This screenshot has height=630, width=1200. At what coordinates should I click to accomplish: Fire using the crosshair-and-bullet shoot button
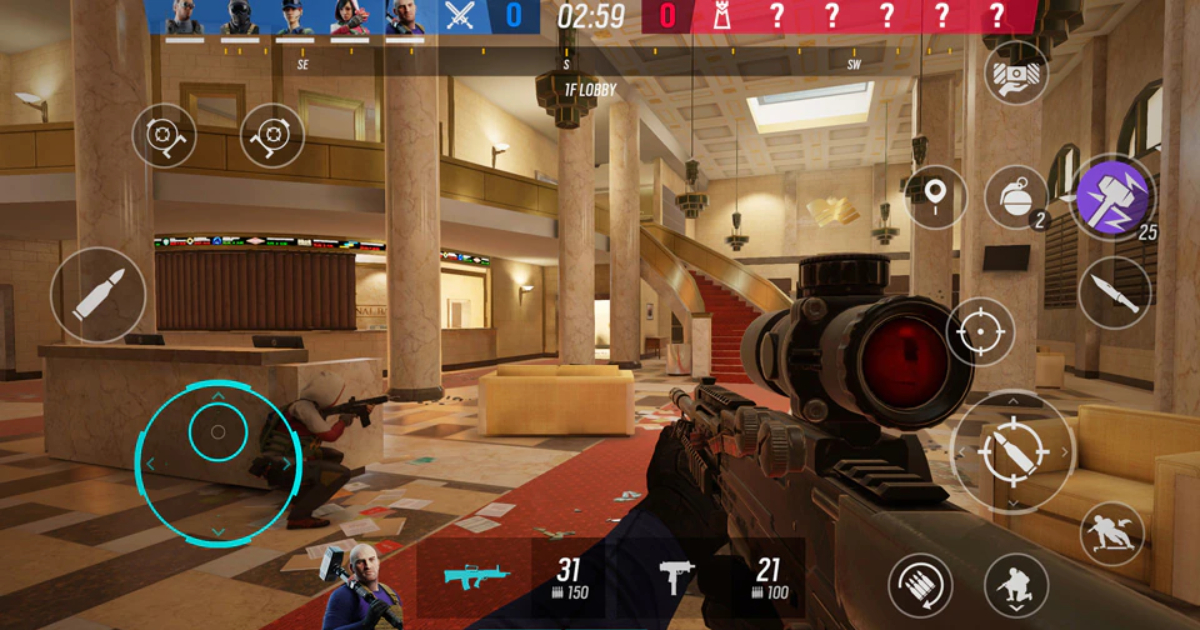1012,452
